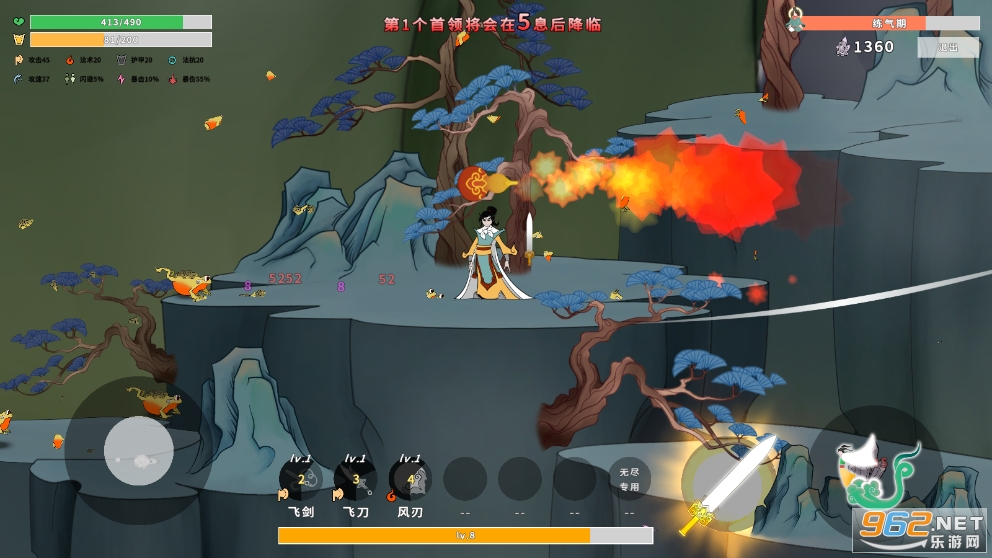Tap the cloud-riding dash button
The width and height of the screenshot is (992, 558).
tap(874, 472)
